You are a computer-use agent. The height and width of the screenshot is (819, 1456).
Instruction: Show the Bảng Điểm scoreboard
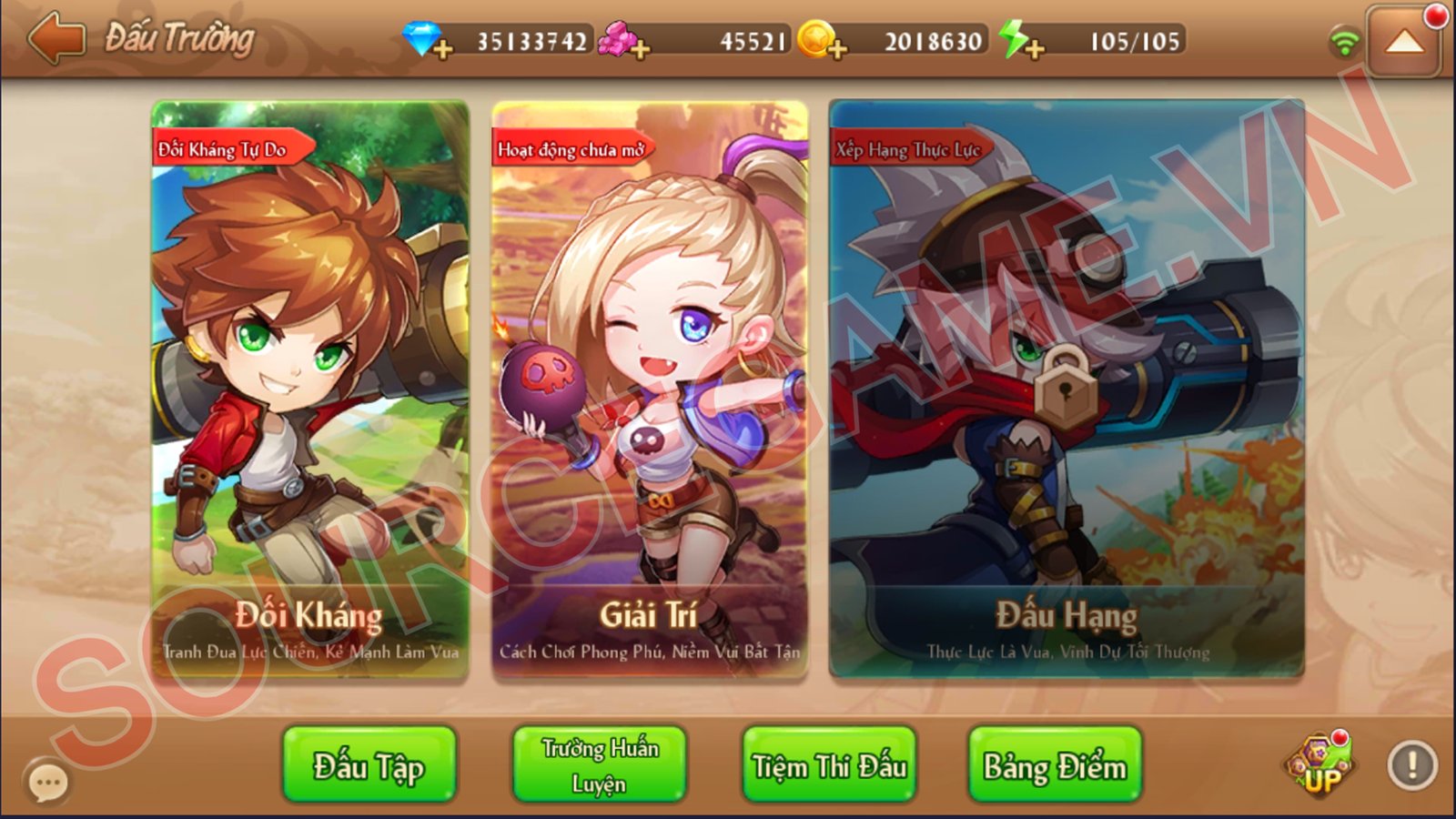pos(1055,765)
